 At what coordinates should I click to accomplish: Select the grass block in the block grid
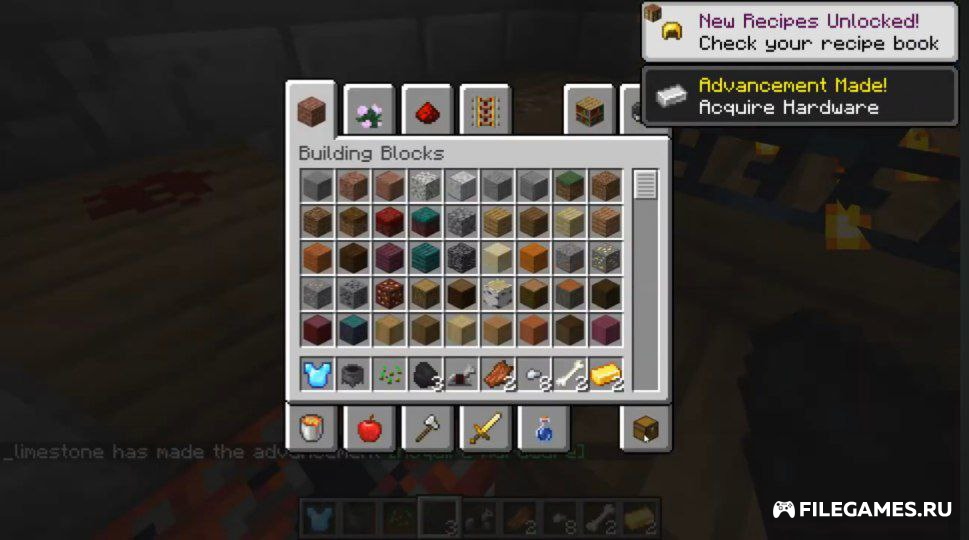coord(569,185)
